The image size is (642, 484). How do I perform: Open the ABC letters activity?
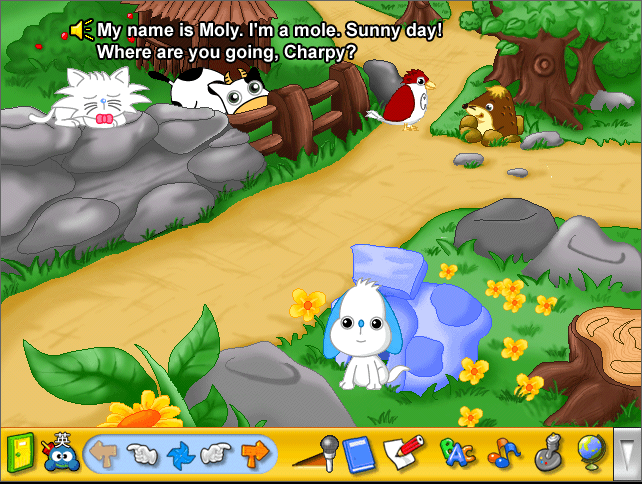click(x=456, y=454)
